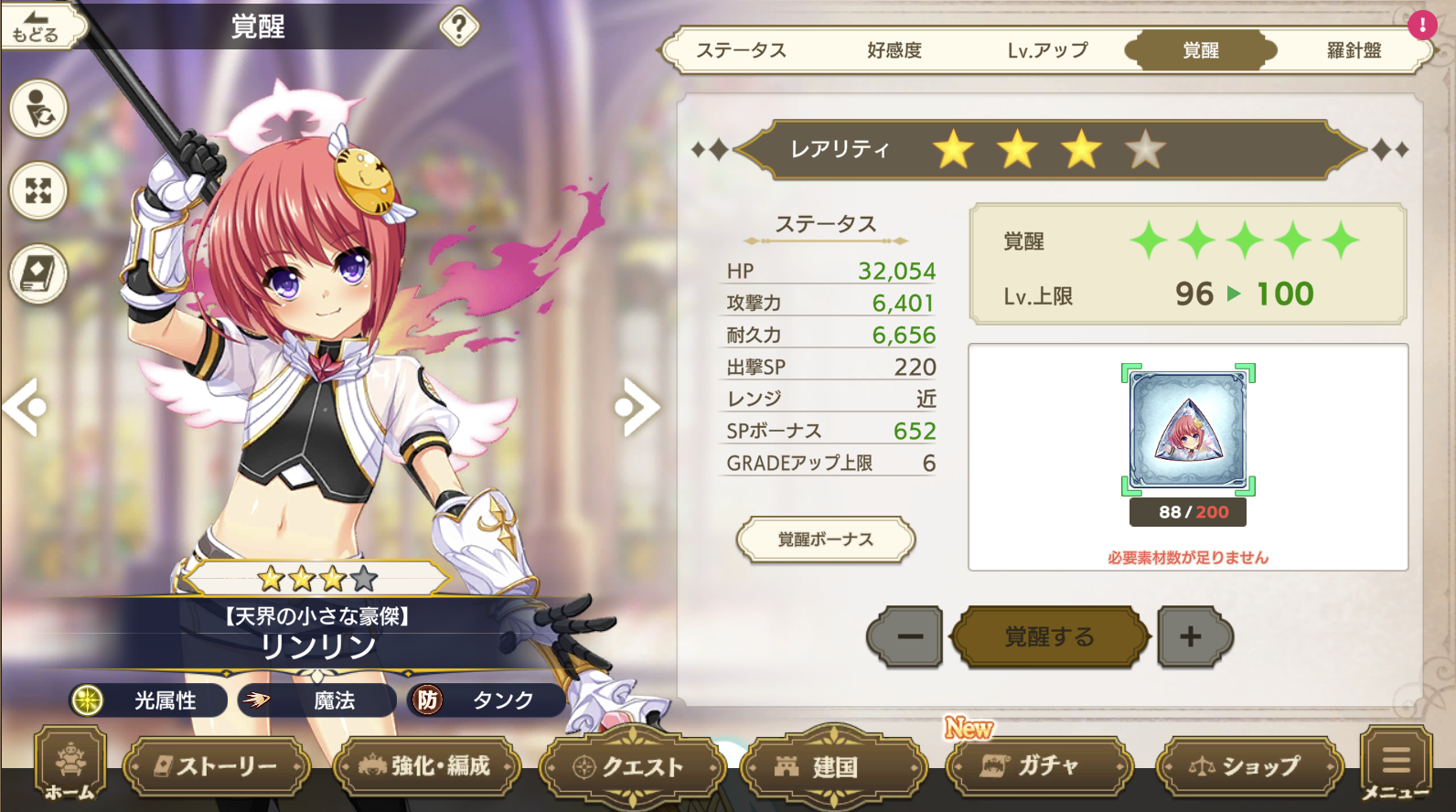Open the Lv.アップ tab
This screenshot has width=1456, height=812.
pyautogui.click(x=1048, y=50)
